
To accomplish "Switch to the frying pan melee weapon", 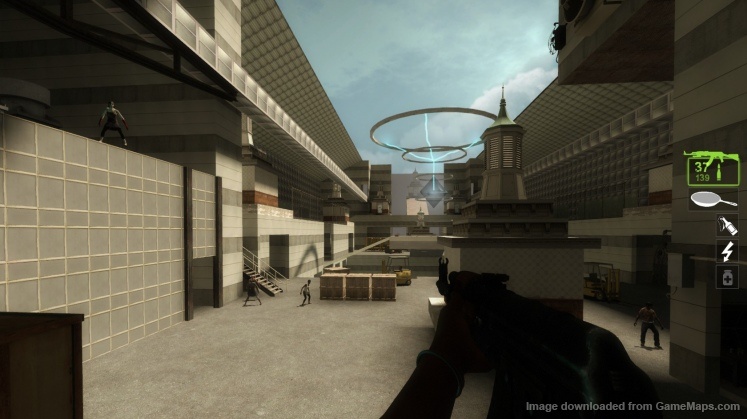I will click(712, 200).
